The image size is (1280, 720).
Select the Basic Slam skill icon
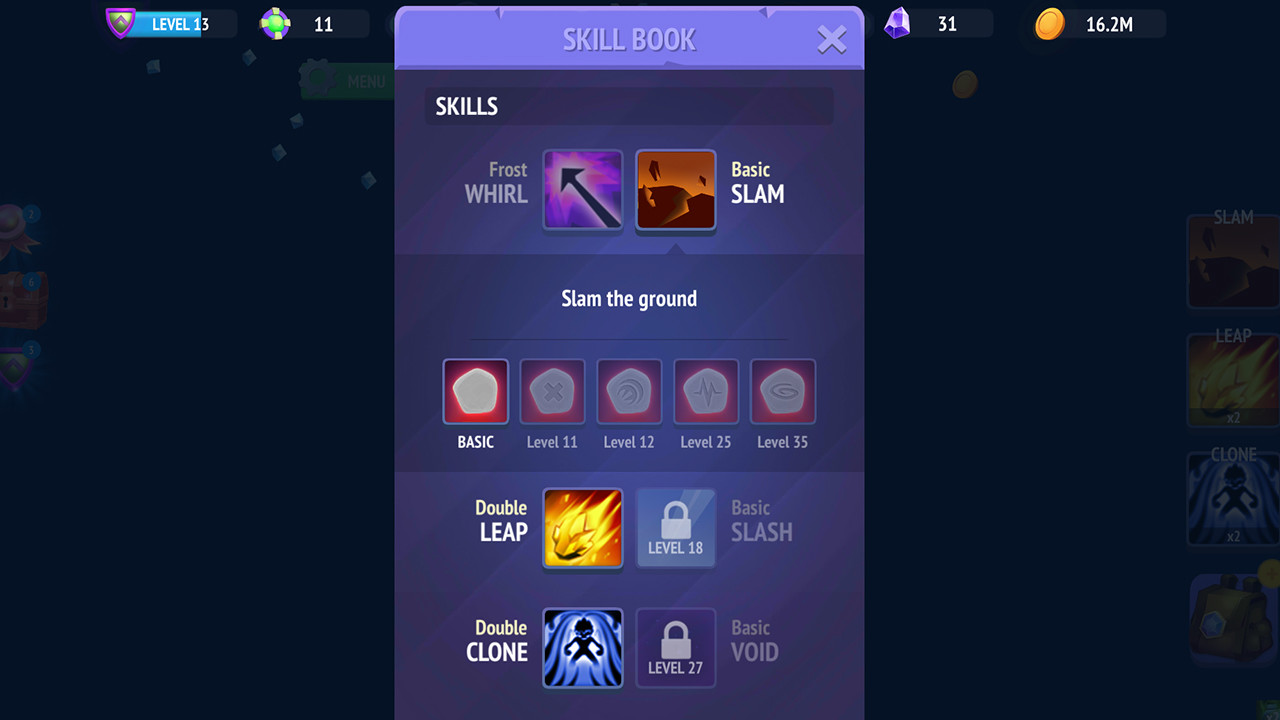click(x=675, y=190)
